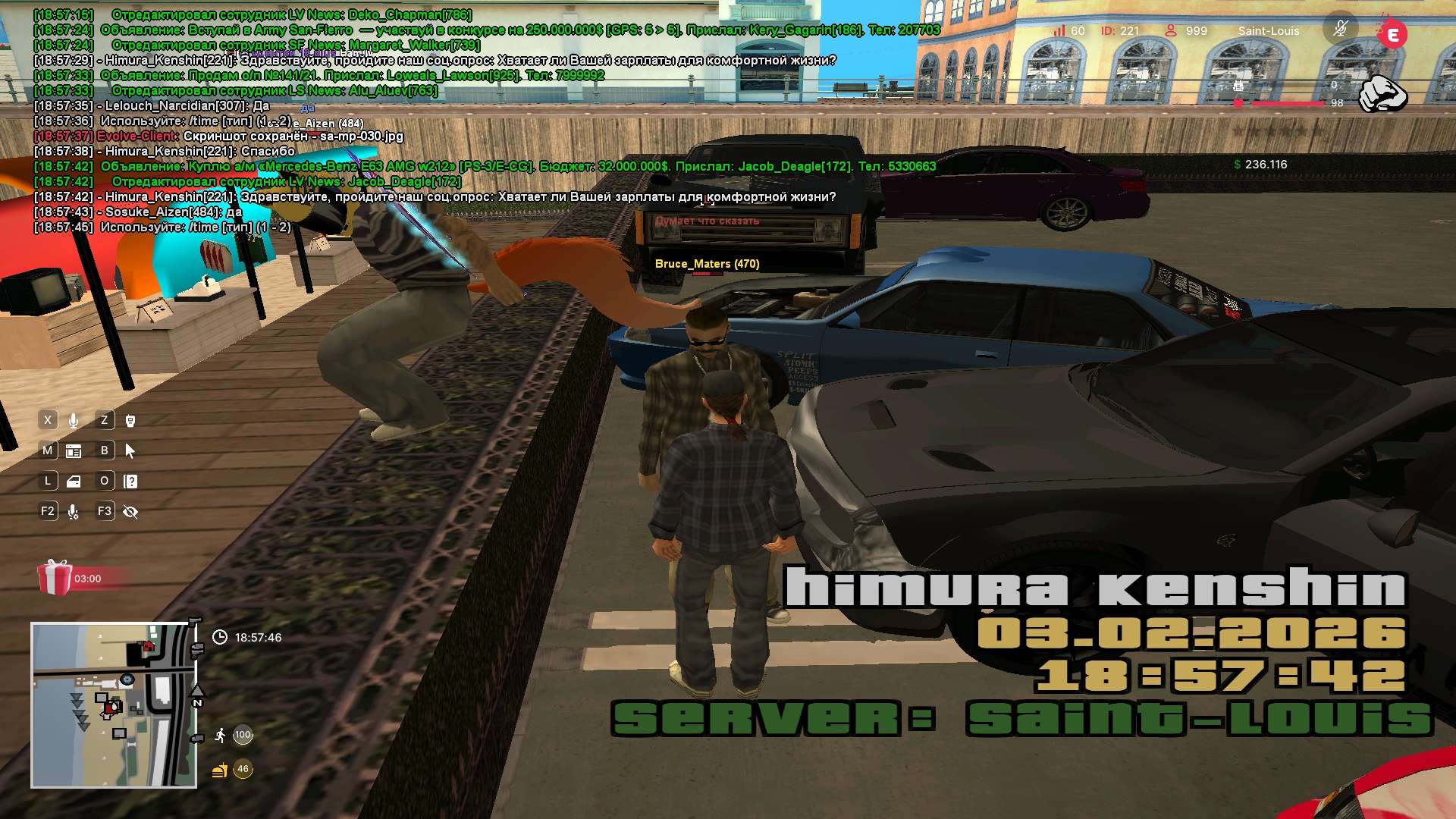Select the fist weapon icon
Screen dimensions: 1456x819
(1382, 94)
